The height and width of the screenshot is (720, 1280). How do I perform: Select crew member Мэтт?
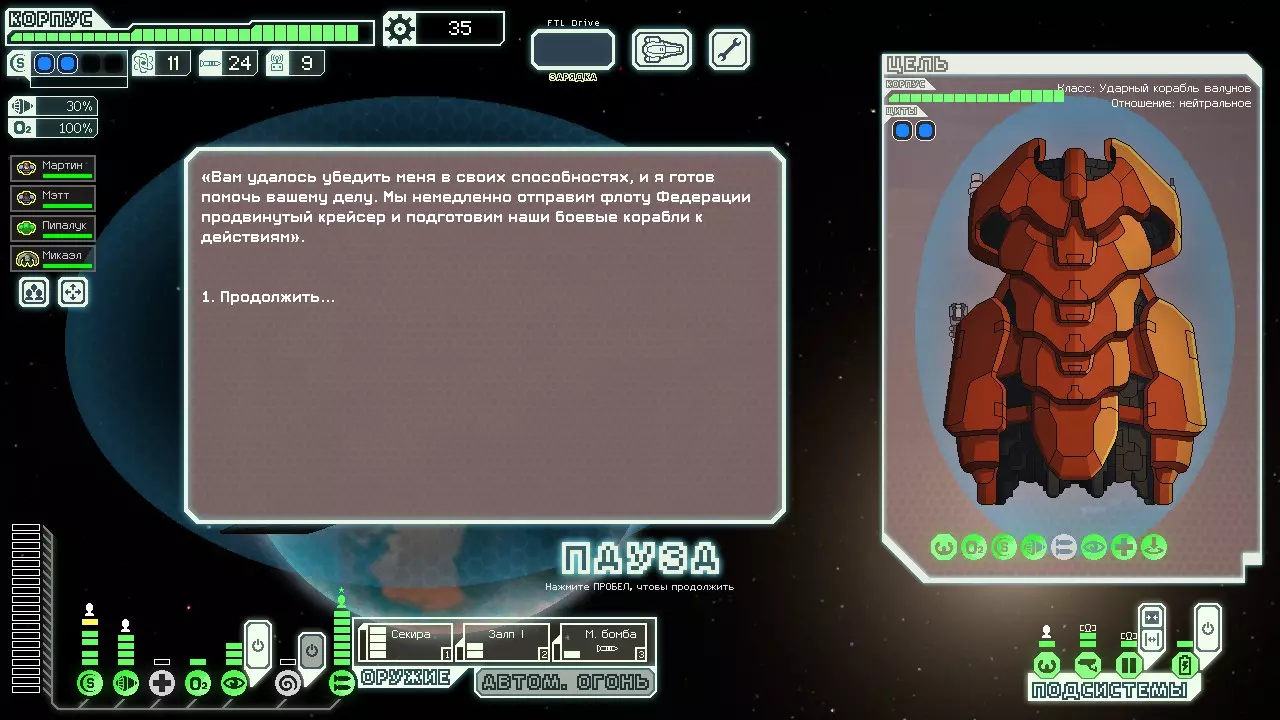pos(54,198)
